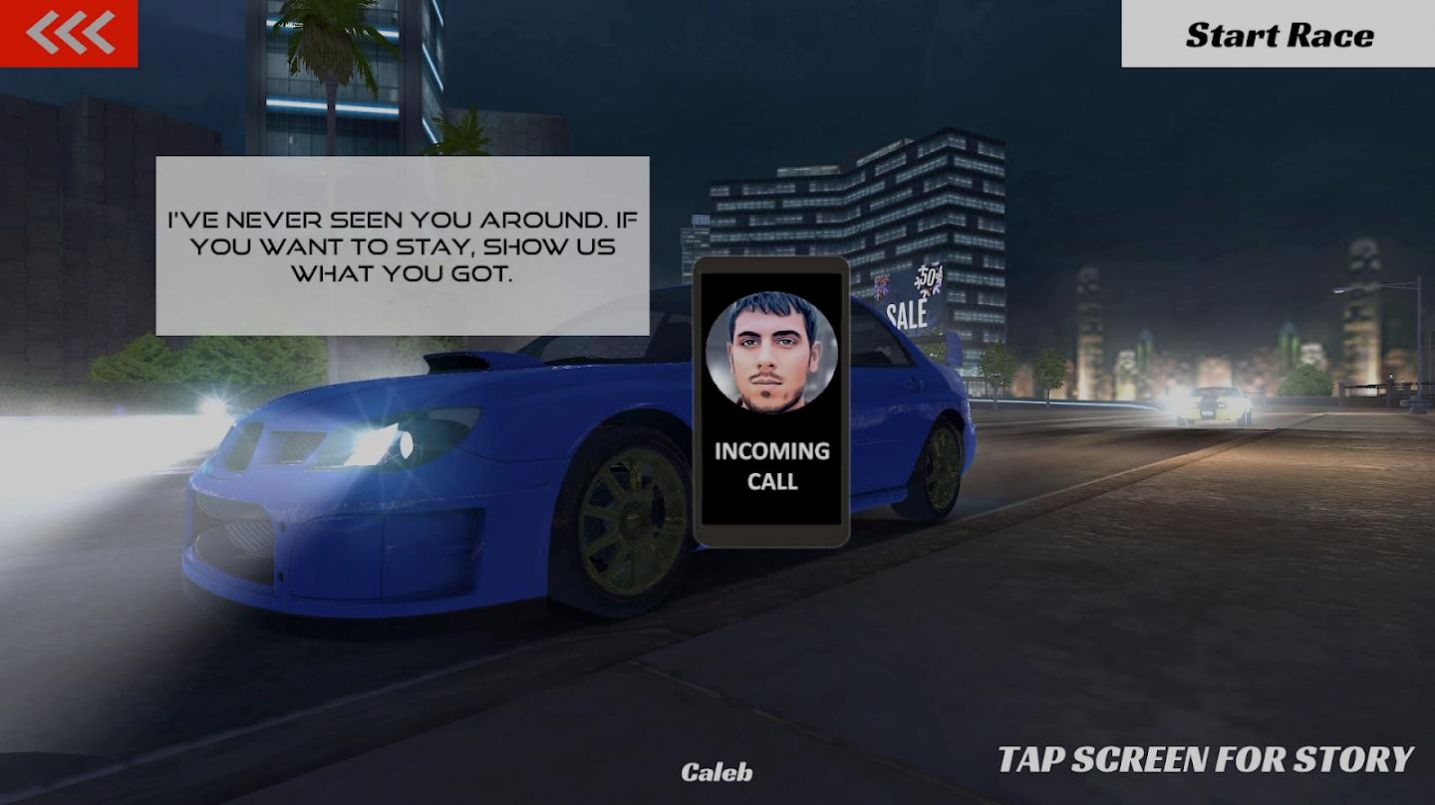This screenshot has height=805, width=1435.
Task: Go back with the red arrows button
Action: (69, 33)
